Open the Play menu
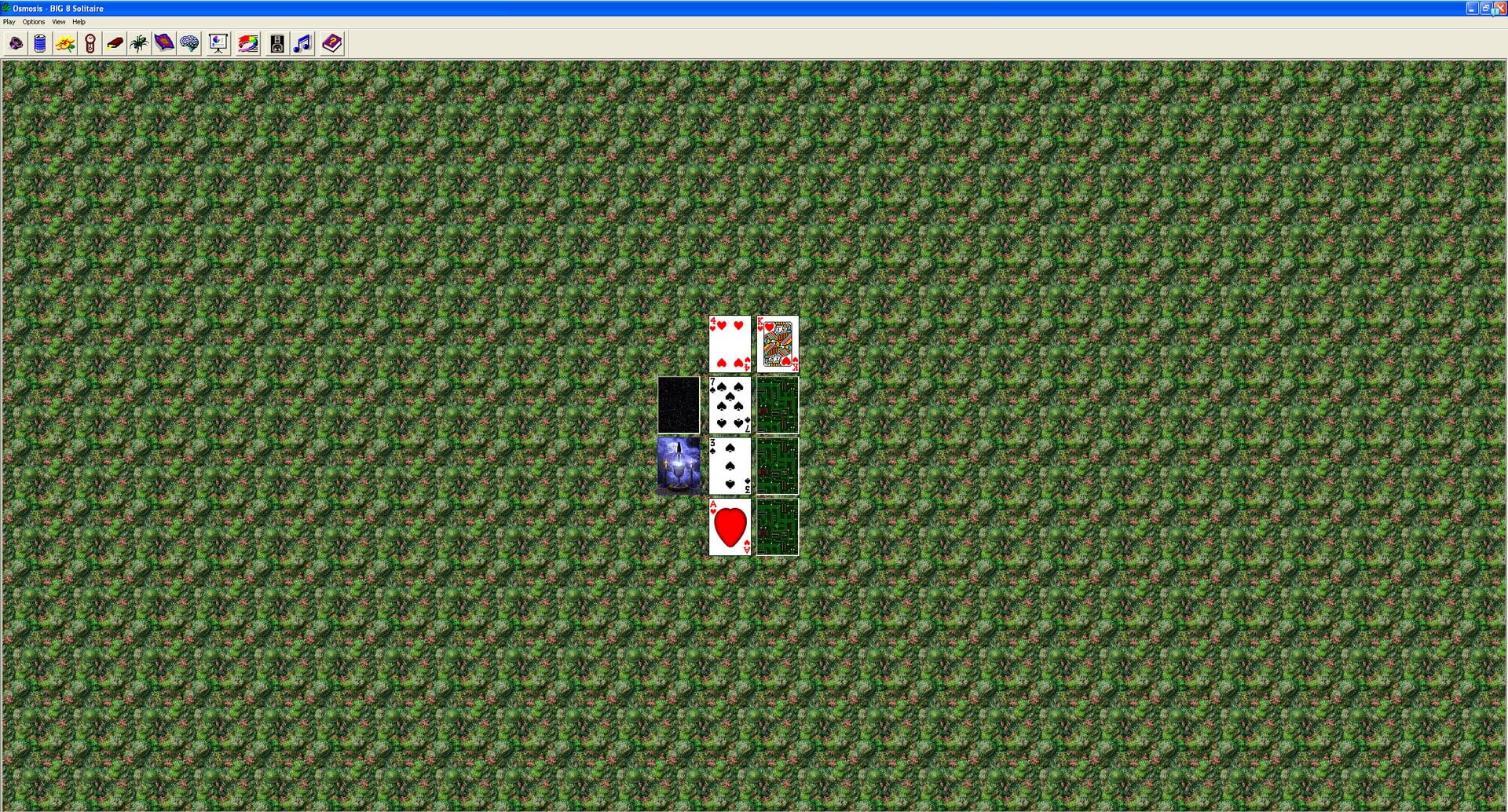 click(x=8, y=21)
